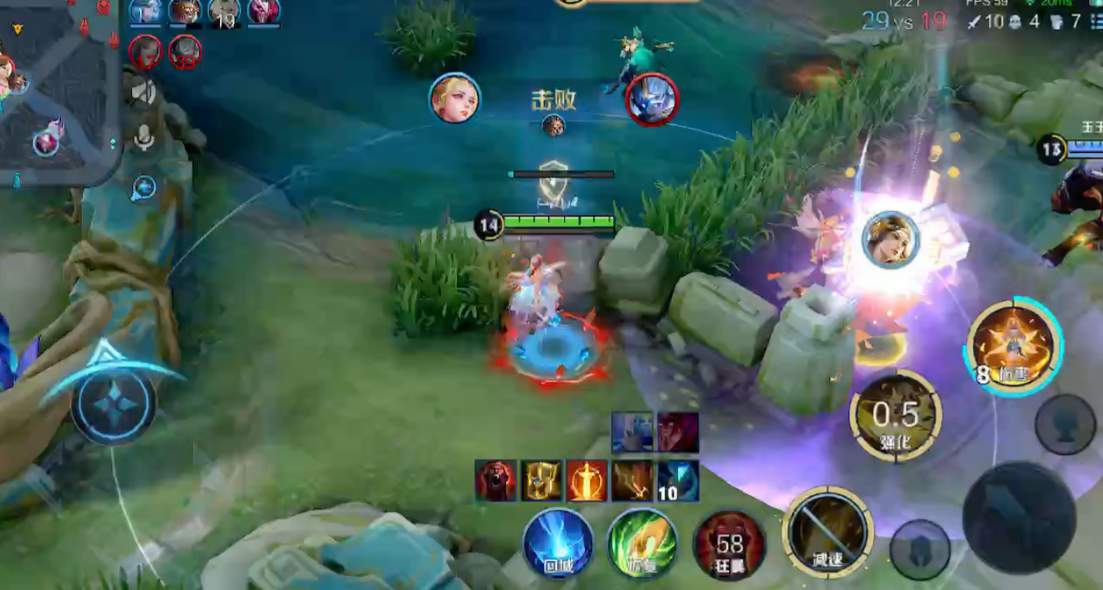This screenshot has height=590, width=1103.
Task: Select the golden armor equipment icon
Action: [x=541, y=481]
